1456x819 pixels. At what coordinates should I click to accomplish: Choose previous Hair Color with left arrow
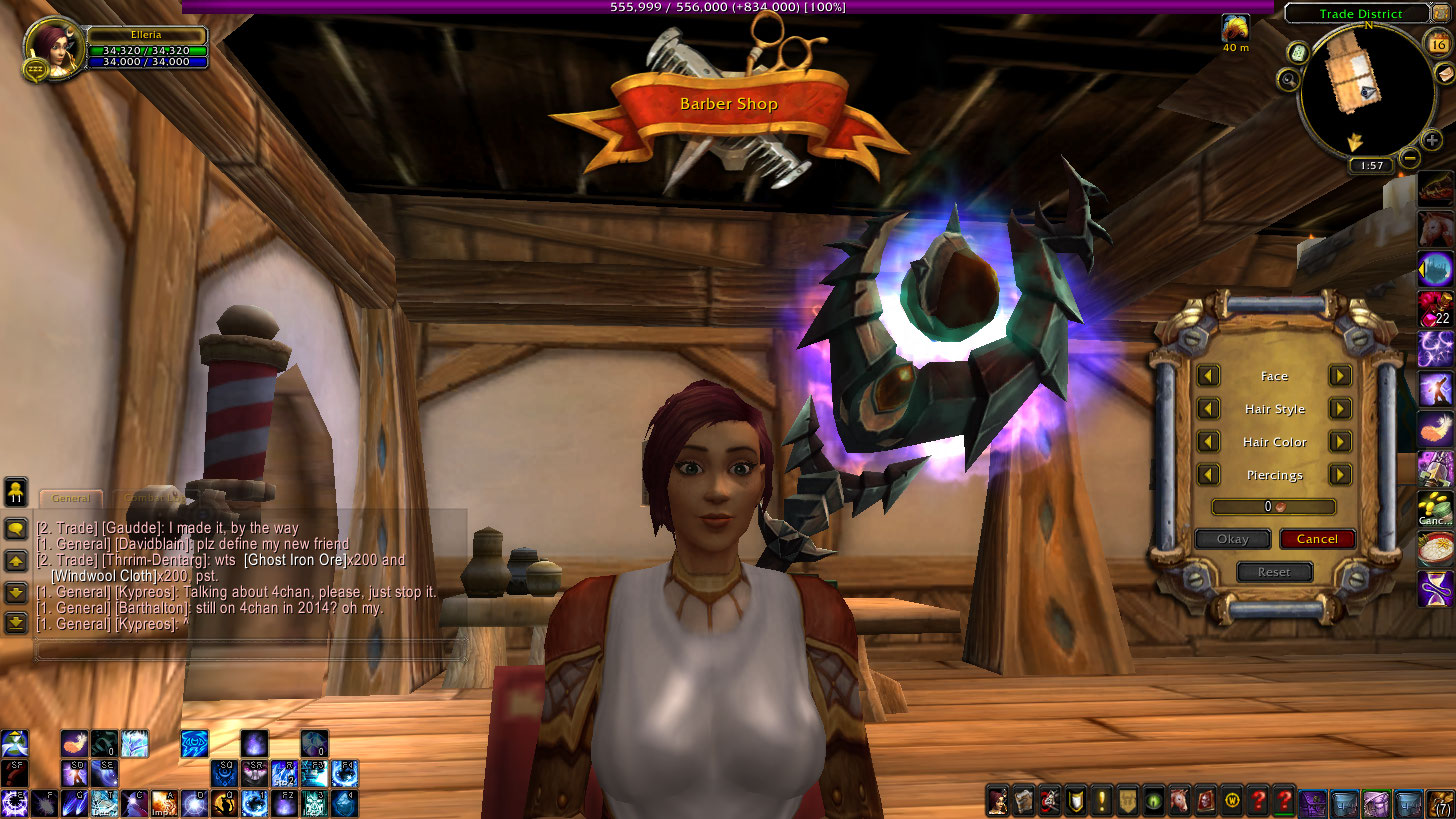pyautogui.click(x=1209, y=442)
